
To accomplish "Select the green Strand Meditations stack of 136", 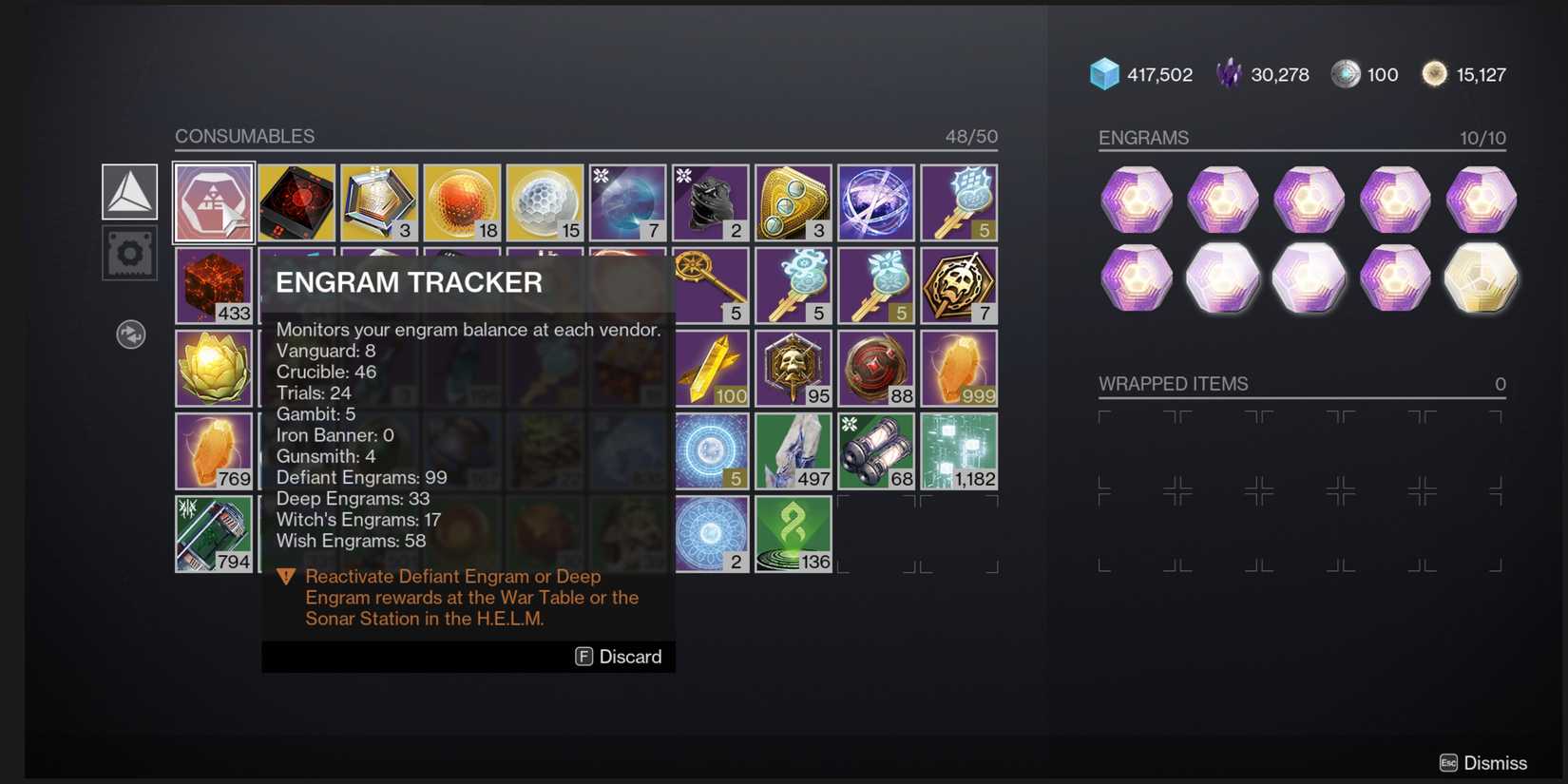I will tap(793, 533).
